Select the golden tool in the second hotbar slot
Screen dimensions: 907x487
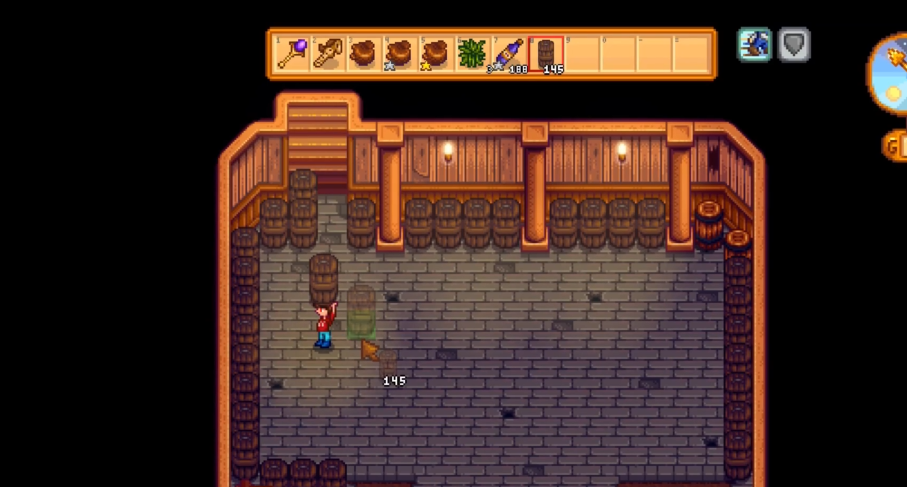click(328, 53)
